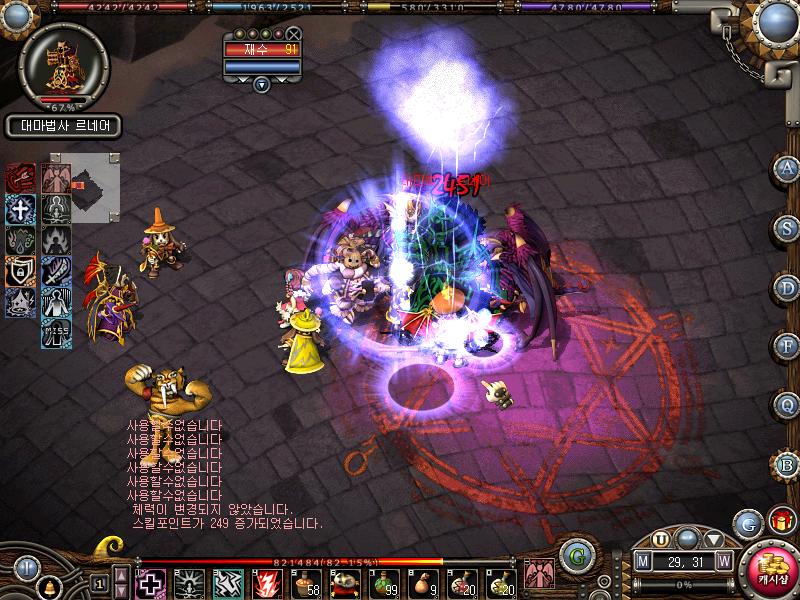Select the padlock shield buff icon
This screenshot has width=800, height=600.
pyautogui.click(x=20, y=271)
